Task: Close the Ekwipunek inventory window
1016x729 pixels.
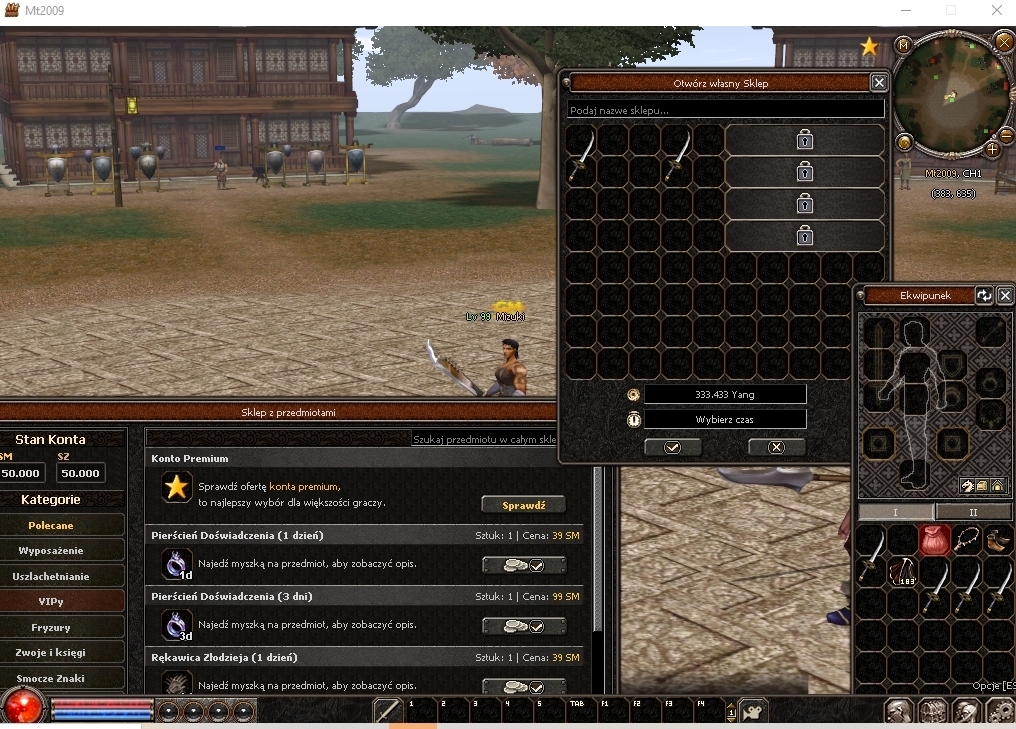Action: click(x=1005, y=295)
